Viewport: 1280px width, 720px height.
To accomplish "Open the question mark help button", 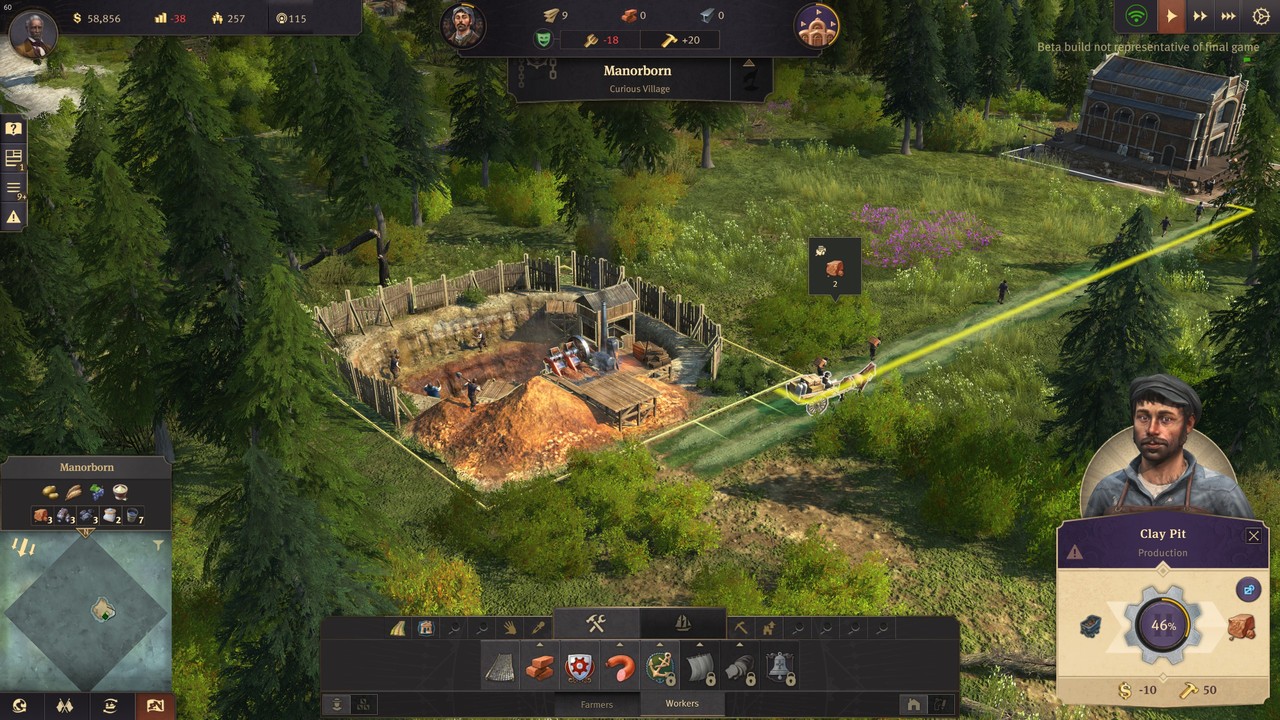I will (14, 129).
